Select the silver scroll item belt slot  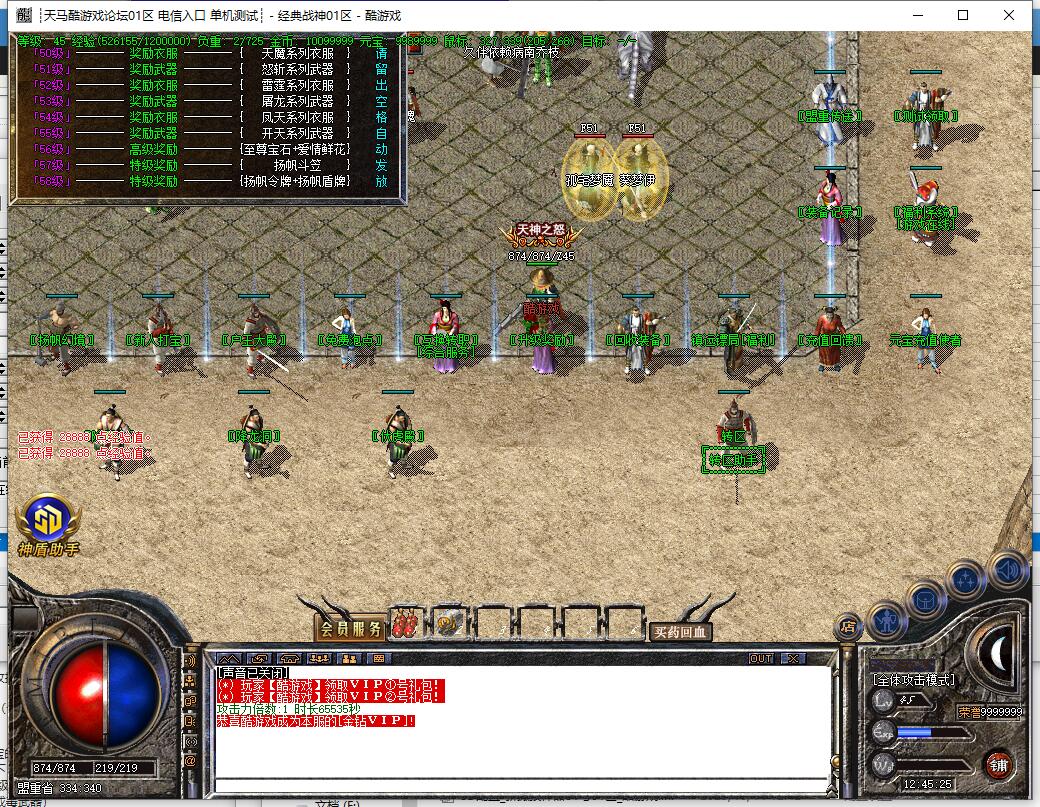coord(449,624)
